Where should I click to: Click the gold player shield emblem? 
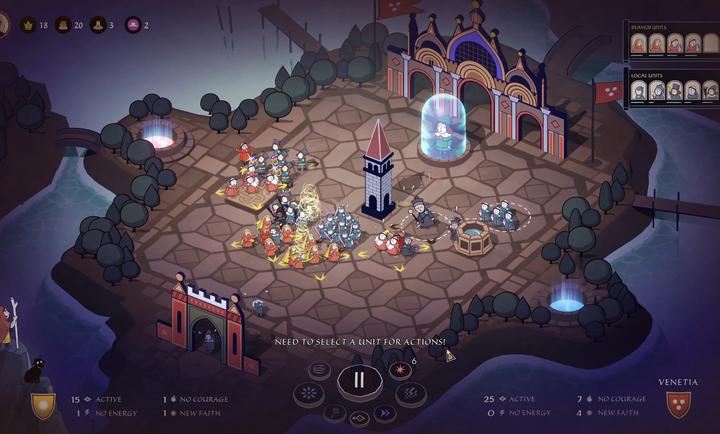pyautogui.click(x=43, y=405)
